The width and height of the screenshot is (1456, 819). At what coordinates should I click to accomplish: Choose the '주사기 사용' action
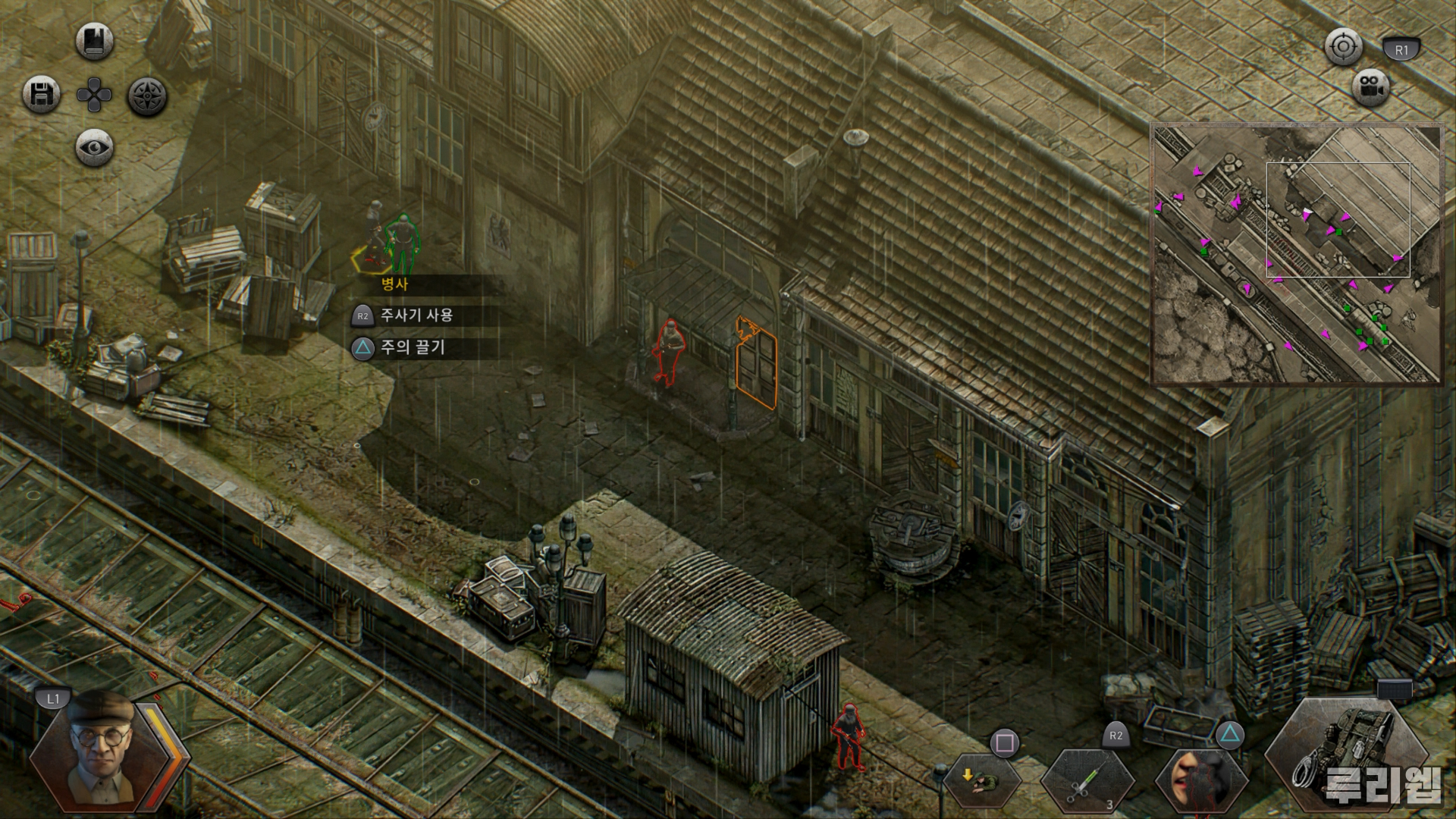[416, 315]
